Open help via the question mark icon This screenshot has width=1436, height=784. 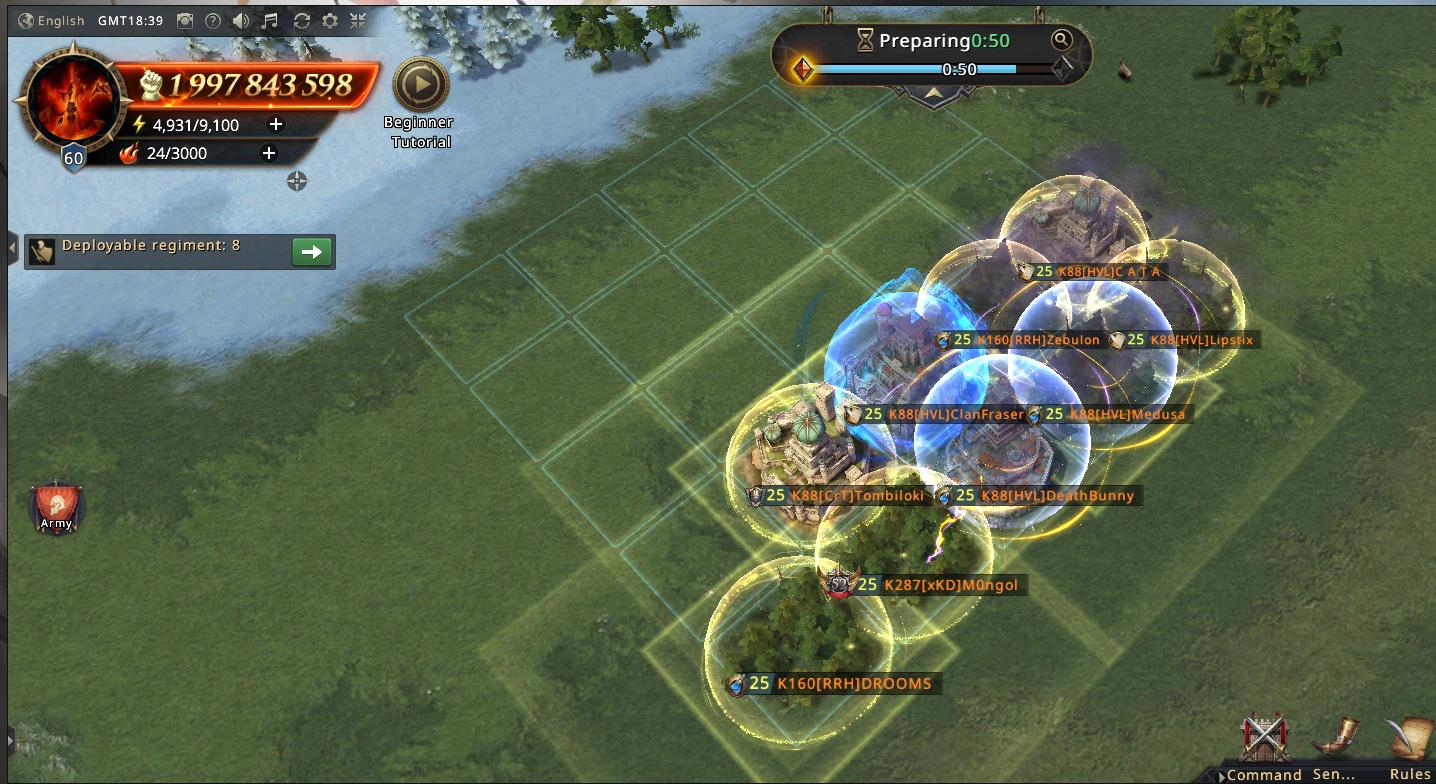pyautogui.click(x=212, y=21)
